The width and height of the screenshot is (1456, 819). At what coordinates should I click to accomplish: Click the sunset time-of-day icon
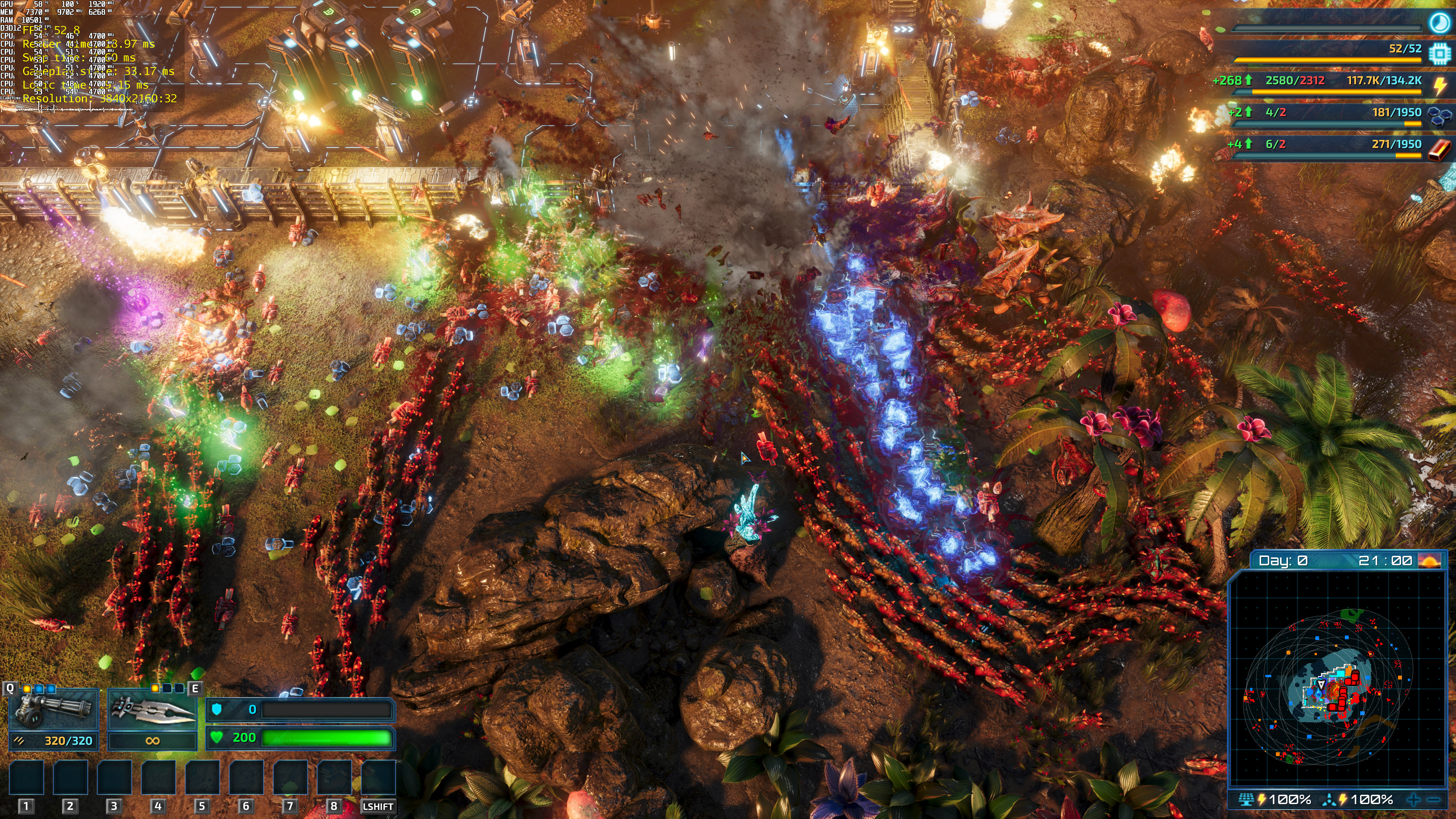1430,561
